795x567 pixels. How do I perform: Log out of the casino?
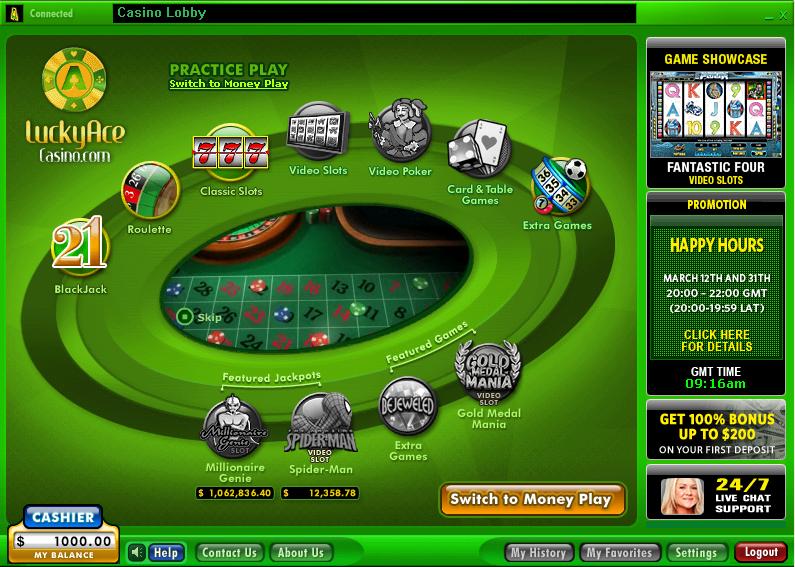(x=760, y=552)
